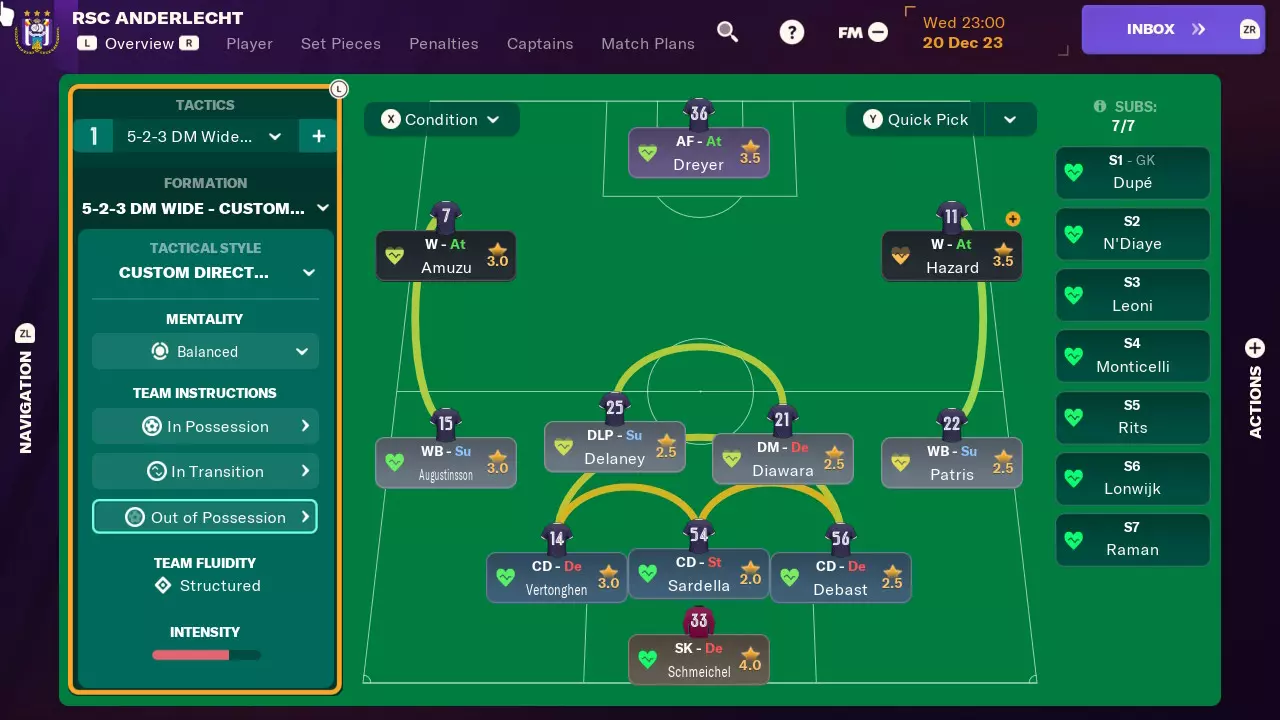Image resolution: width=1280 pixels, height=720 pixels.
Task: Click the info icon next to SUBS 7/7
Action: click(x=1100, y=106)
